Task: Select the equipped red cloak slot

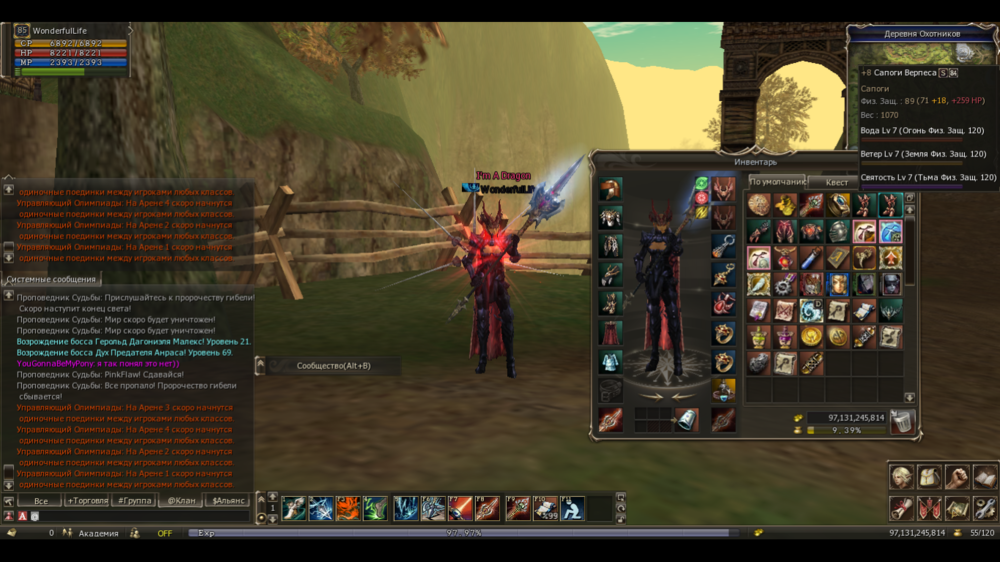Action: 610,332
